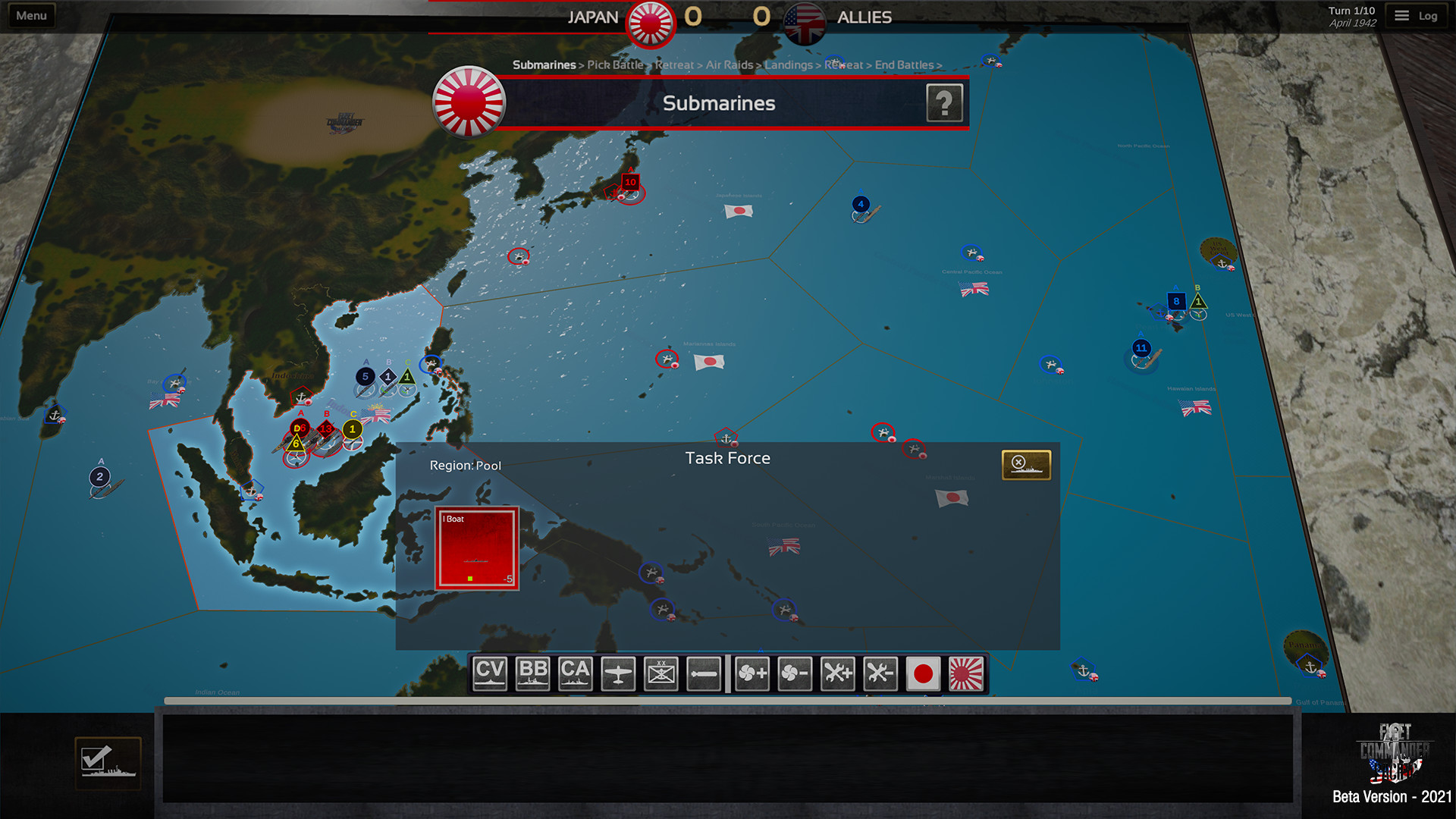The image size is (1456, 819).
Task: Click the XX division counter icon
Action: [x=661, y=673]
